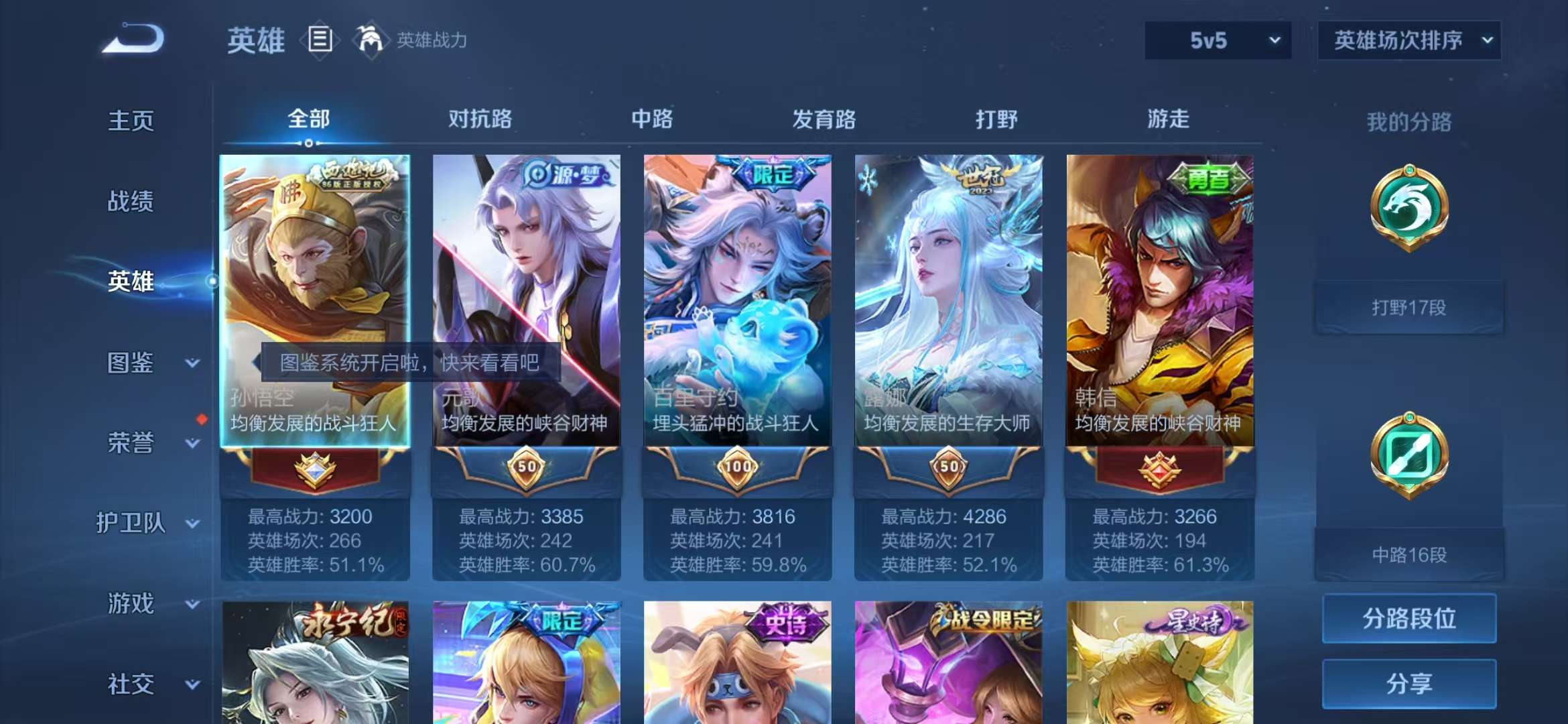Open the game home logo icon
1568x724 pixels.
coord(133,39)
